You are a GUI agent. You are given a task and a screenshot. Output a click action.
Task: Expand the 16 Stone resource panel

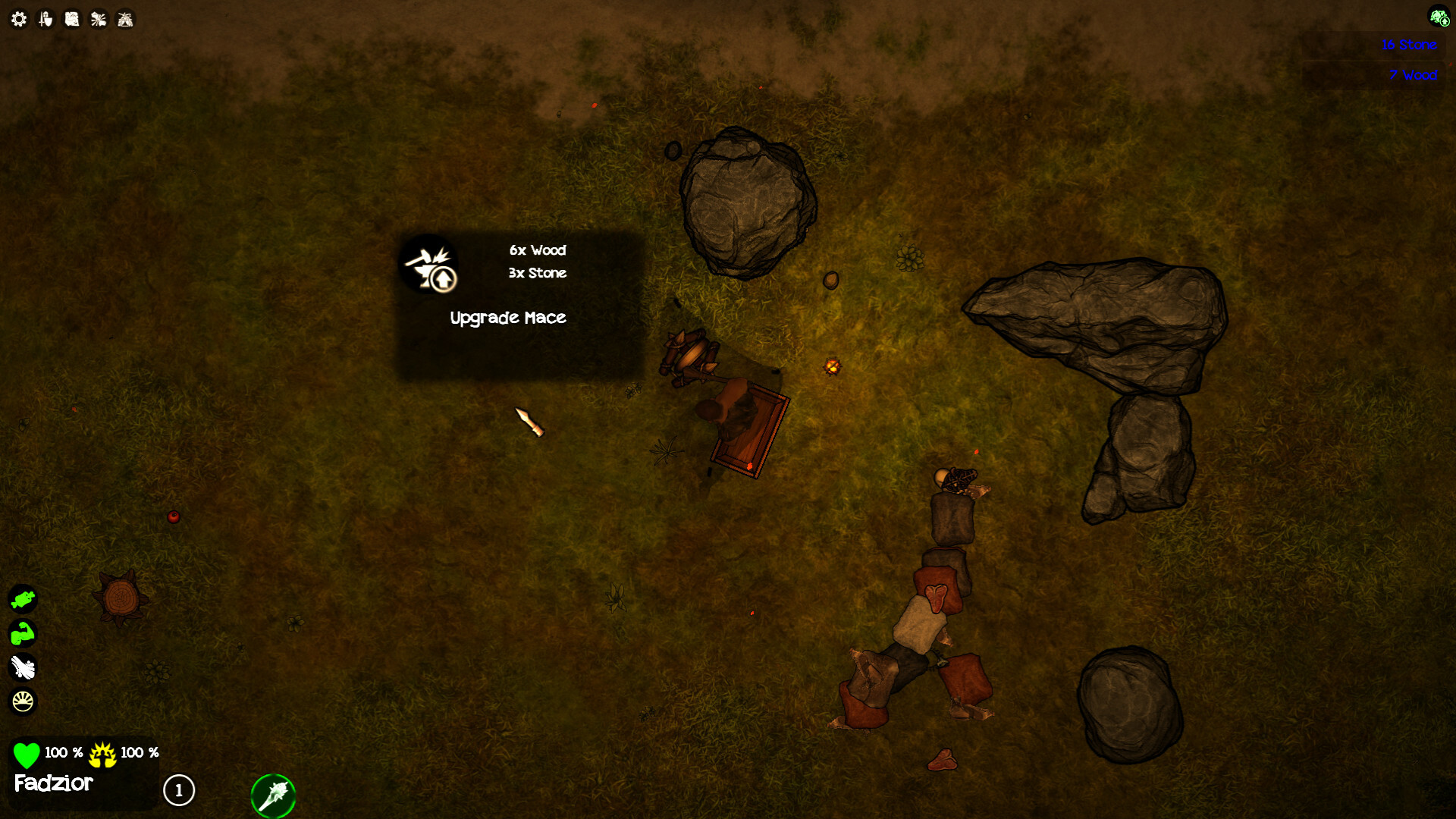[1408, 45]
